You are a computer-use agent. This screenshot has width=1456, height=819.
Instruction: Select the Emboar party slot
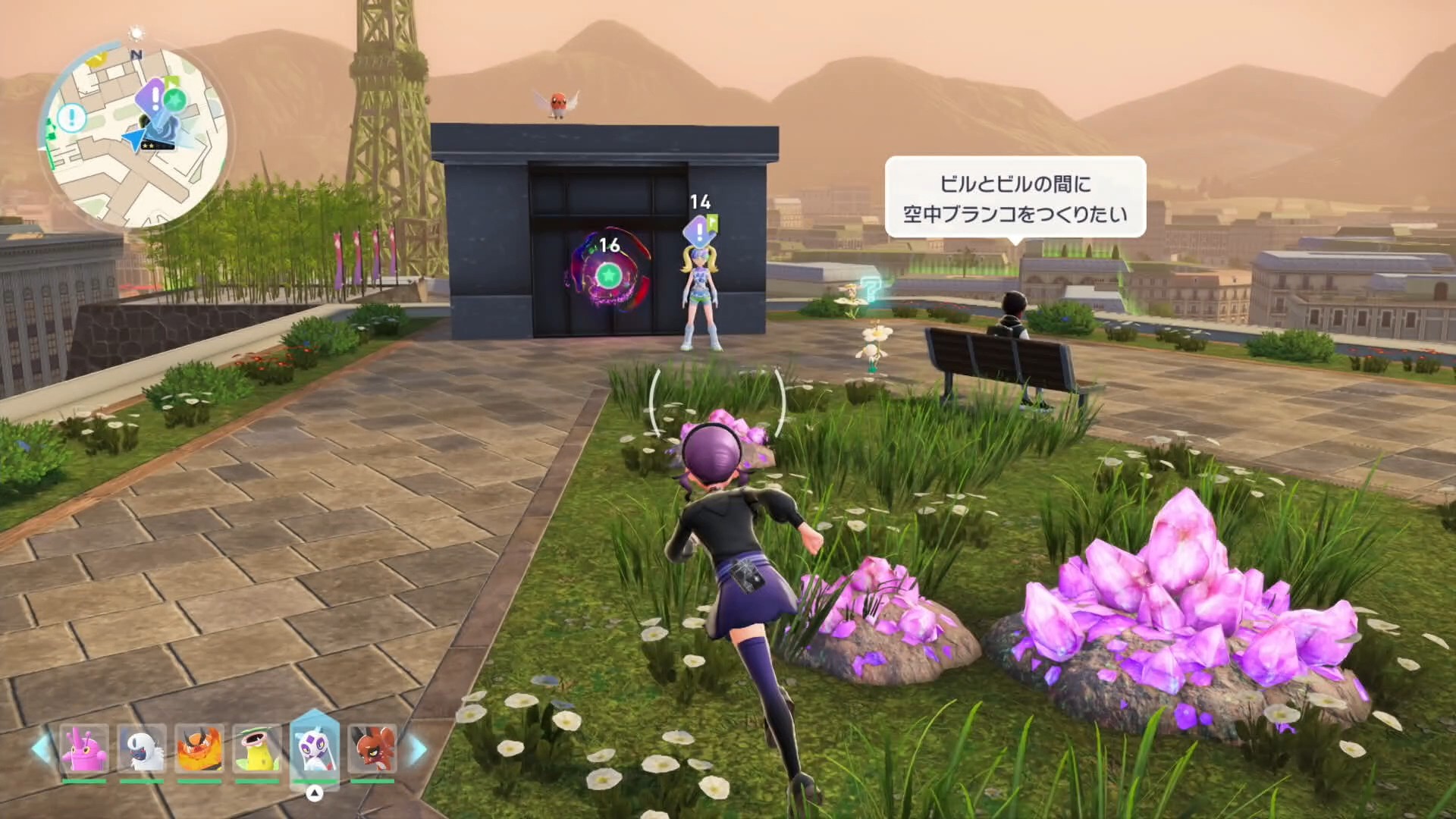(199, 748)
